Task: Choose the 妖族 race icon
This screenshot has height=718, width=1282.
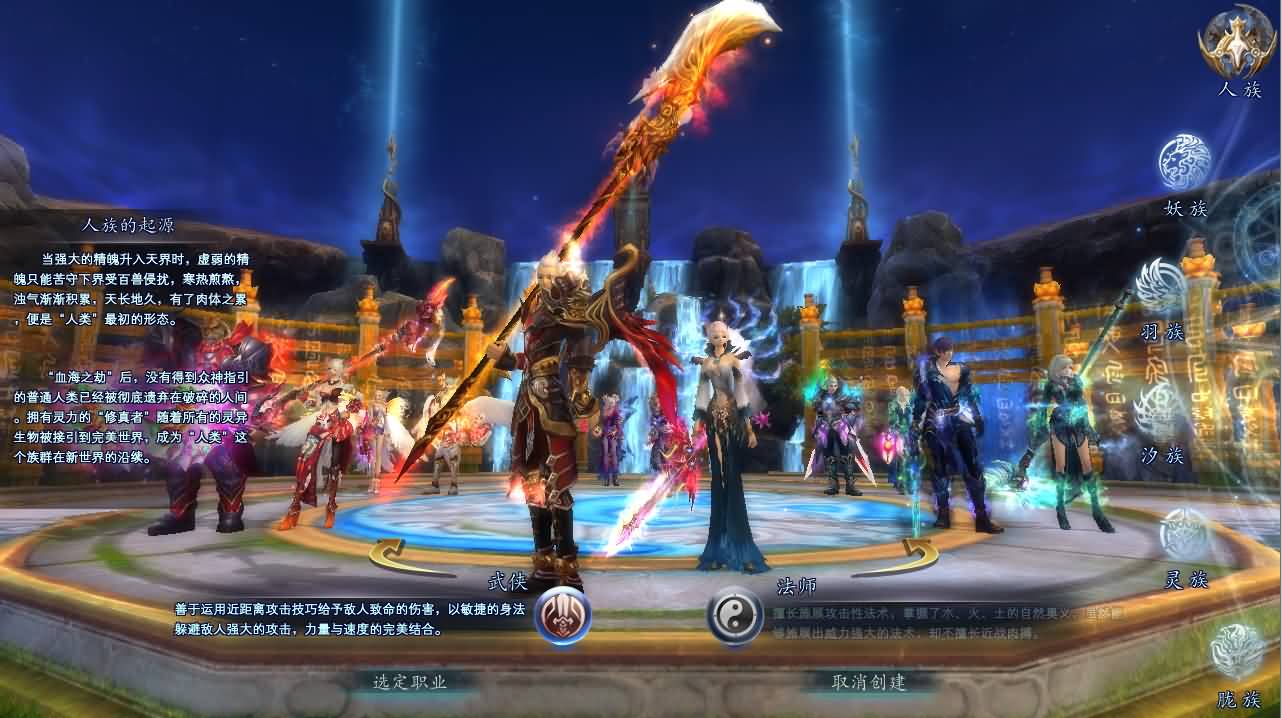Action: 1185,162
